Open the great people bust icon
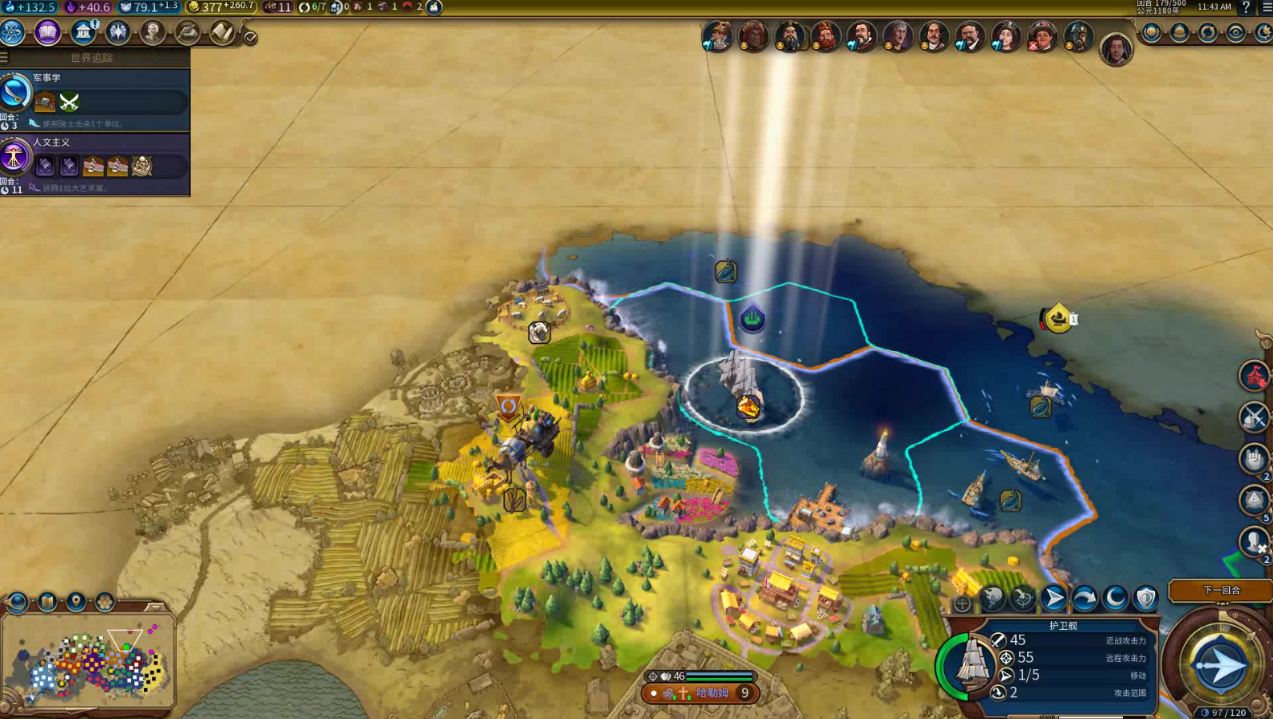1273x719 pixels. click(x=152, y=33)
